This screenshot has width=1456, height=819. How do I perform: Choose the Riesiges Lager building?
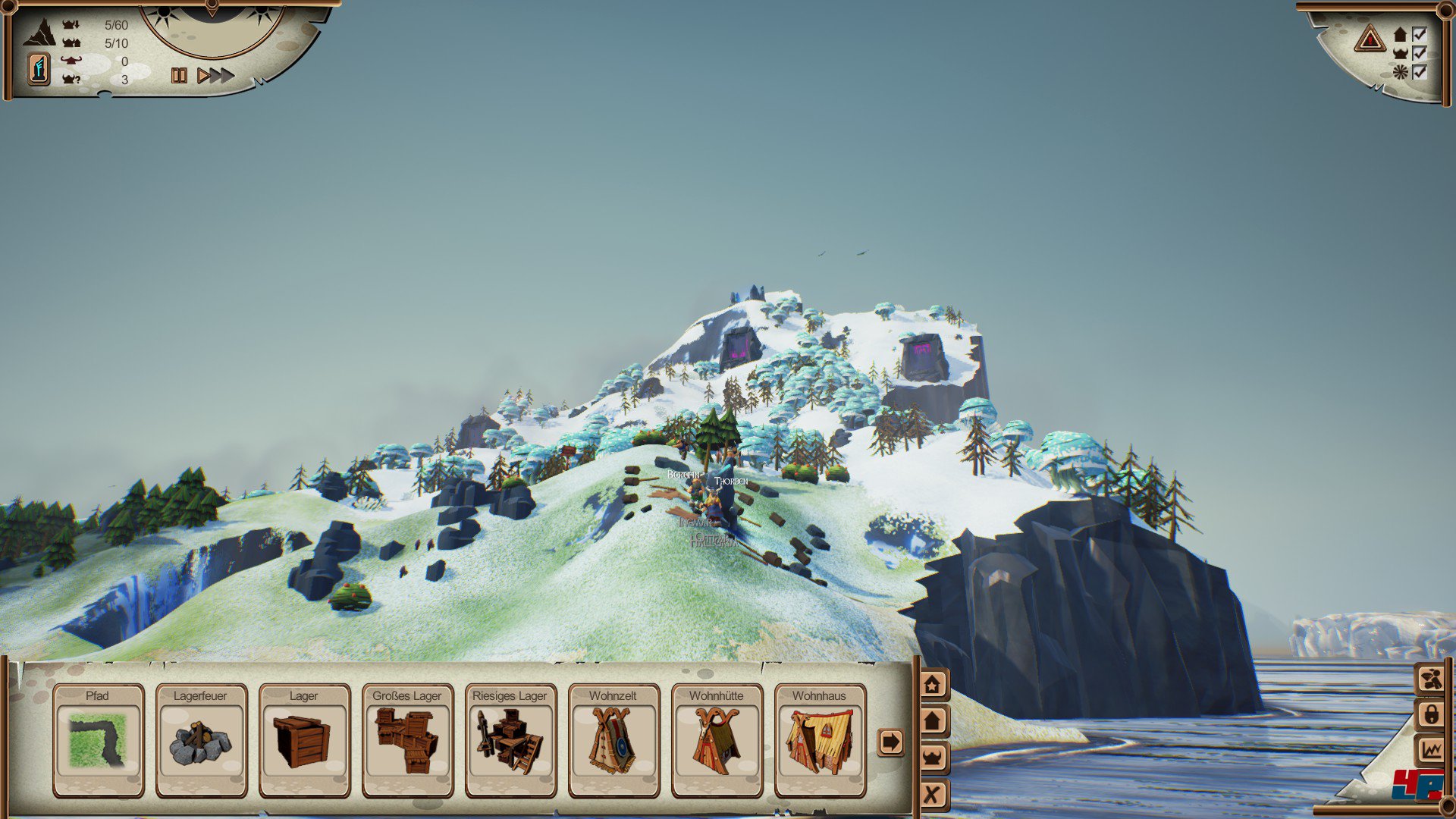point(510,740)
